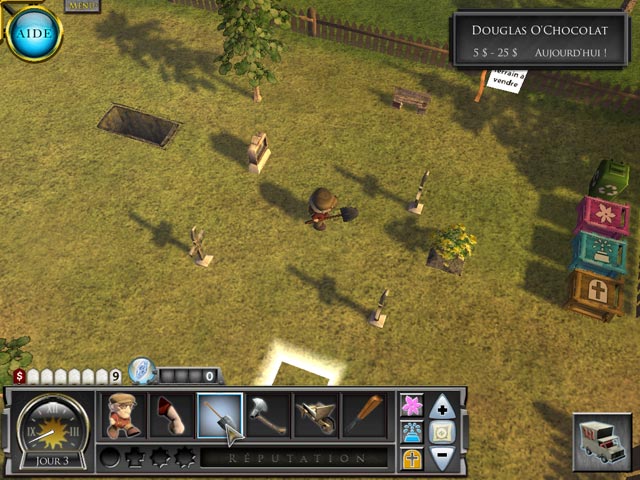The image size is (640, 480).
Task: Open the blue fountain category
Action: (411, 432)
